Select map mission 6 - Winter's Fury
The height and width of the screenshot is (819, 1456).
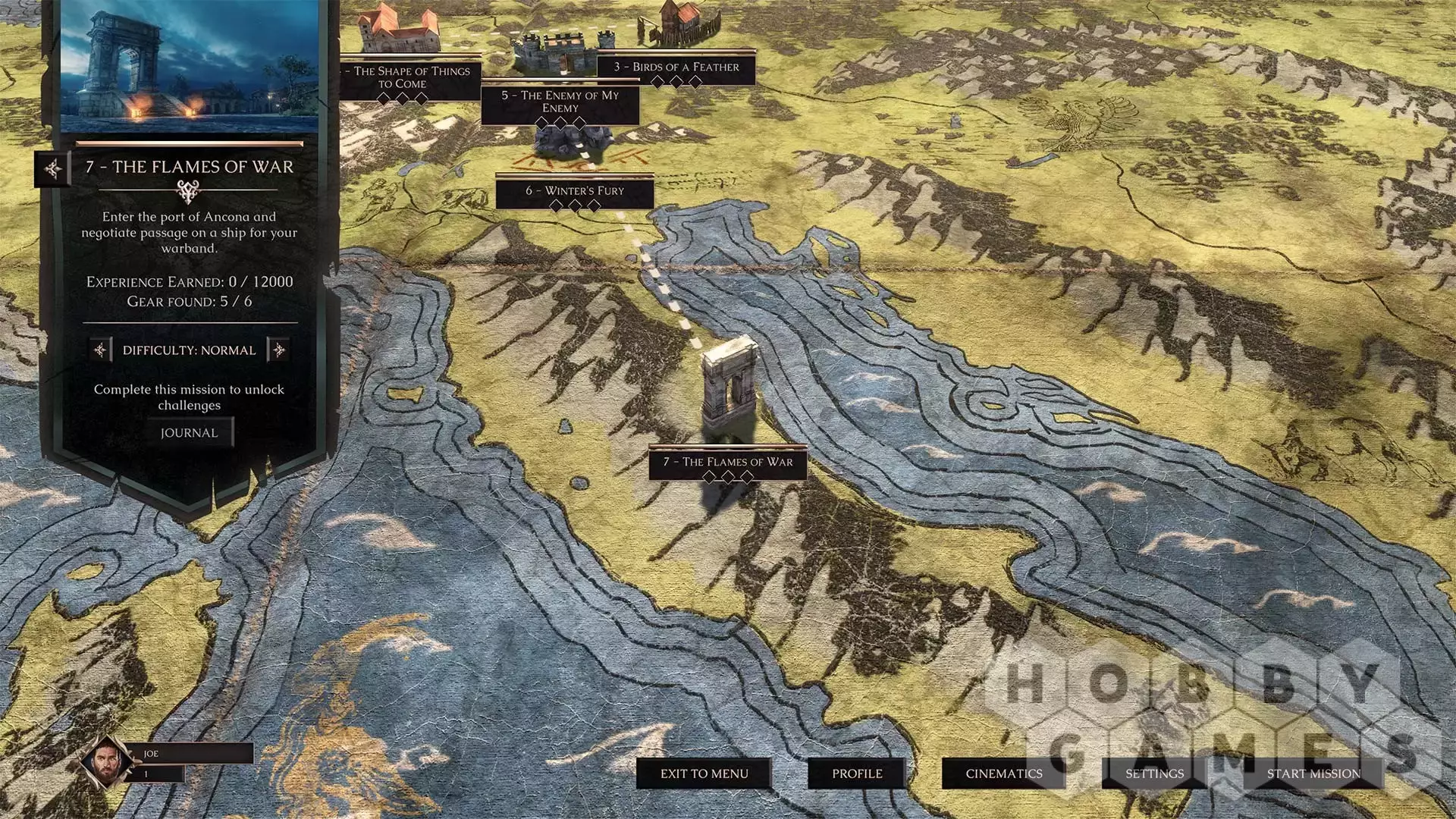[x=575, y=191]
